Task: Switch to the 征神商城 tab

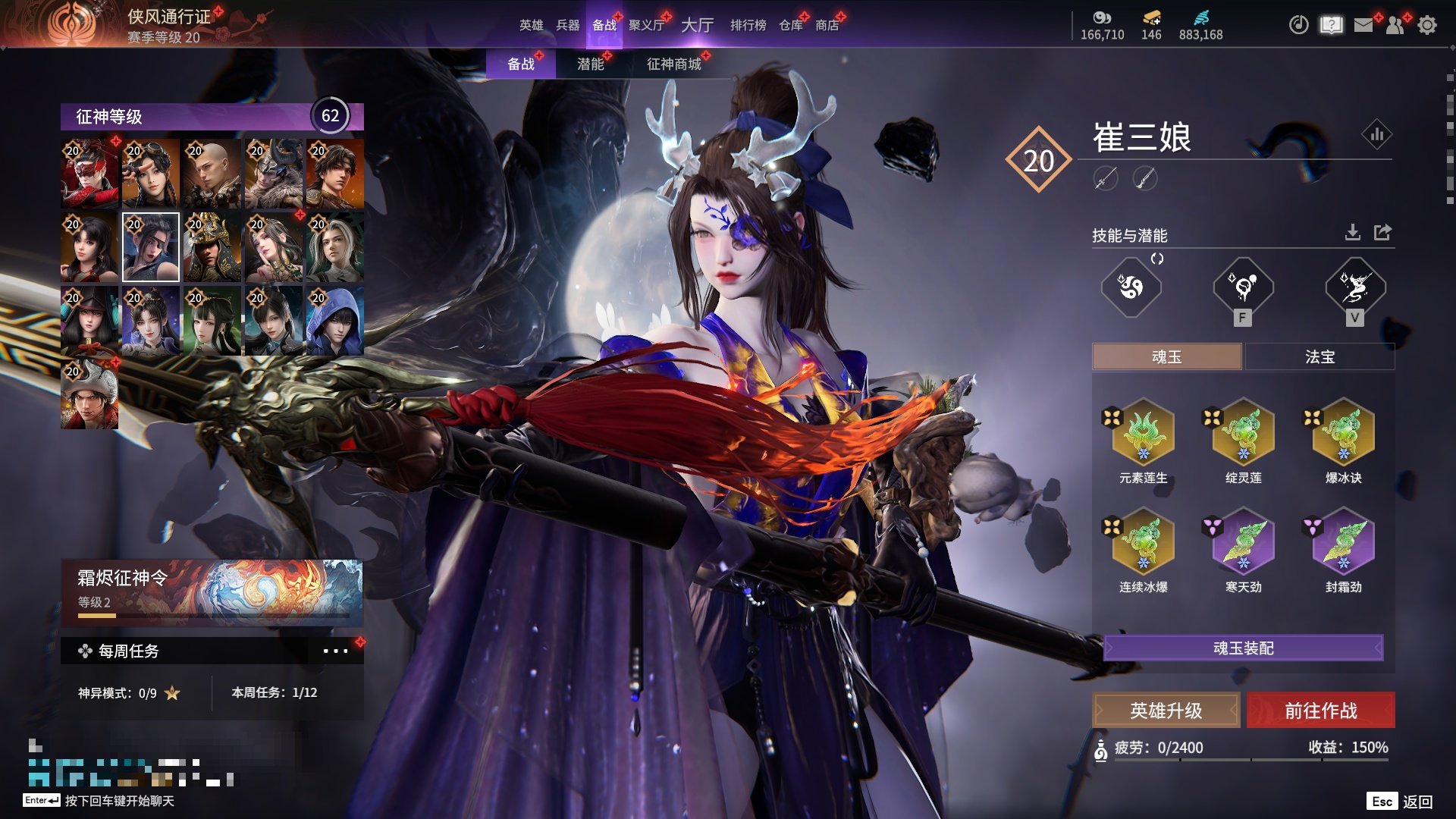Action: click(673, 64)
